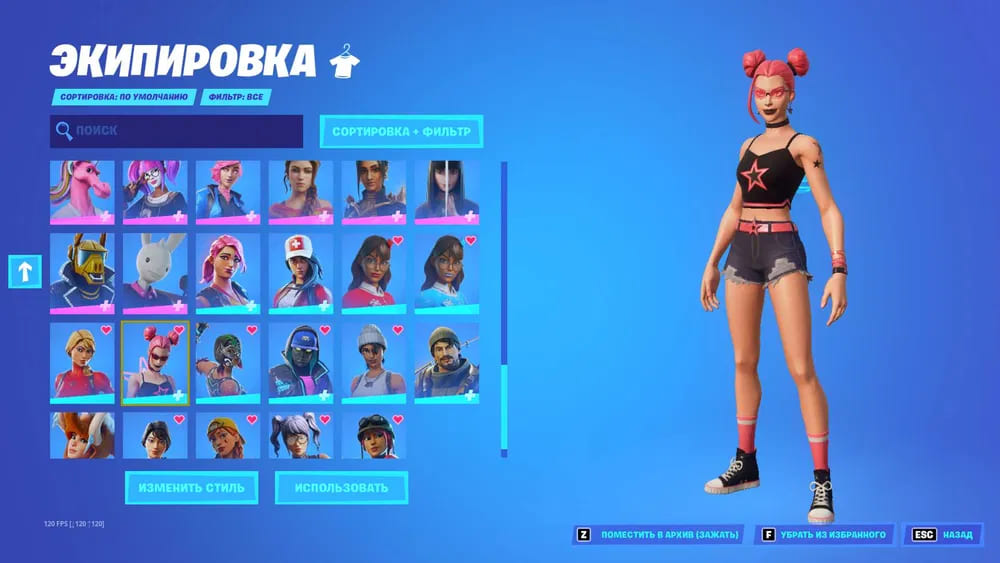This screenshot has height=563, width=1000.
Task: Select the pink llama outfit tile
Action: click(x=82, y=192)
